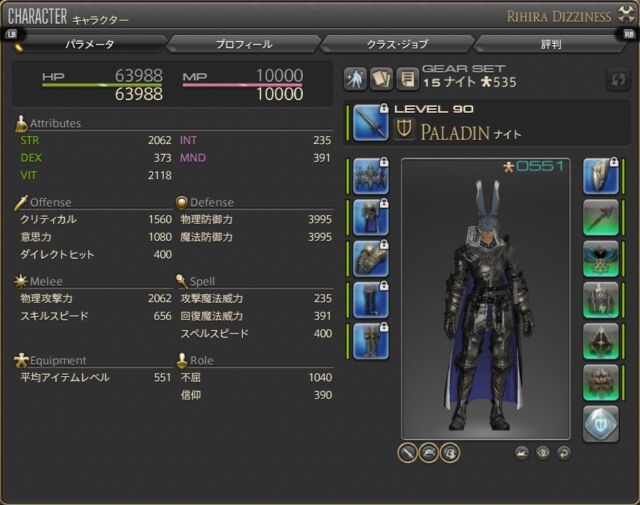The width and height of the screenshot is (640, 505).
Task: Reset the character preview rotation
Action: tap(565, 452)
